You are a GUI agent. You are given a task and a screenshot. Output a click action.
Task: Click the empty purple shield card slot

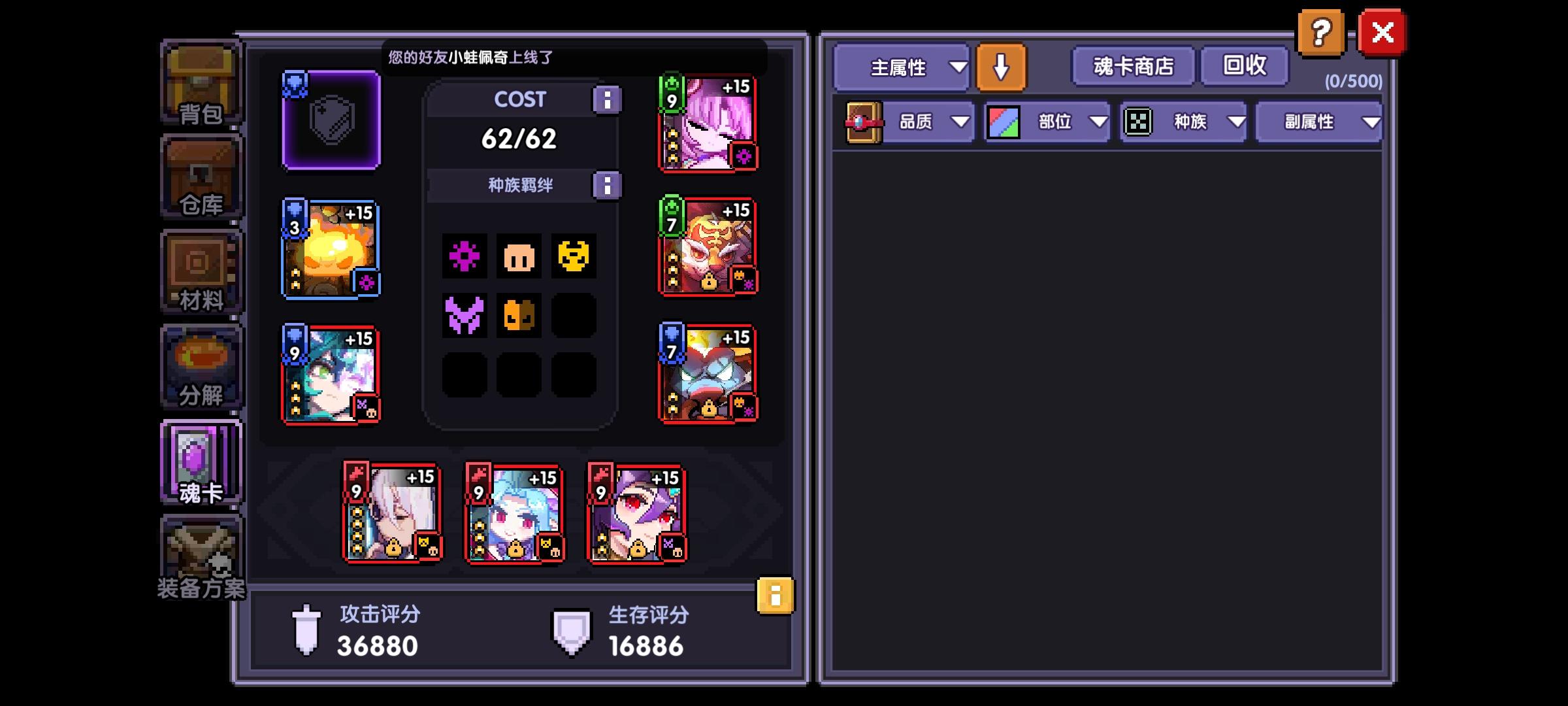click(331, 121)
